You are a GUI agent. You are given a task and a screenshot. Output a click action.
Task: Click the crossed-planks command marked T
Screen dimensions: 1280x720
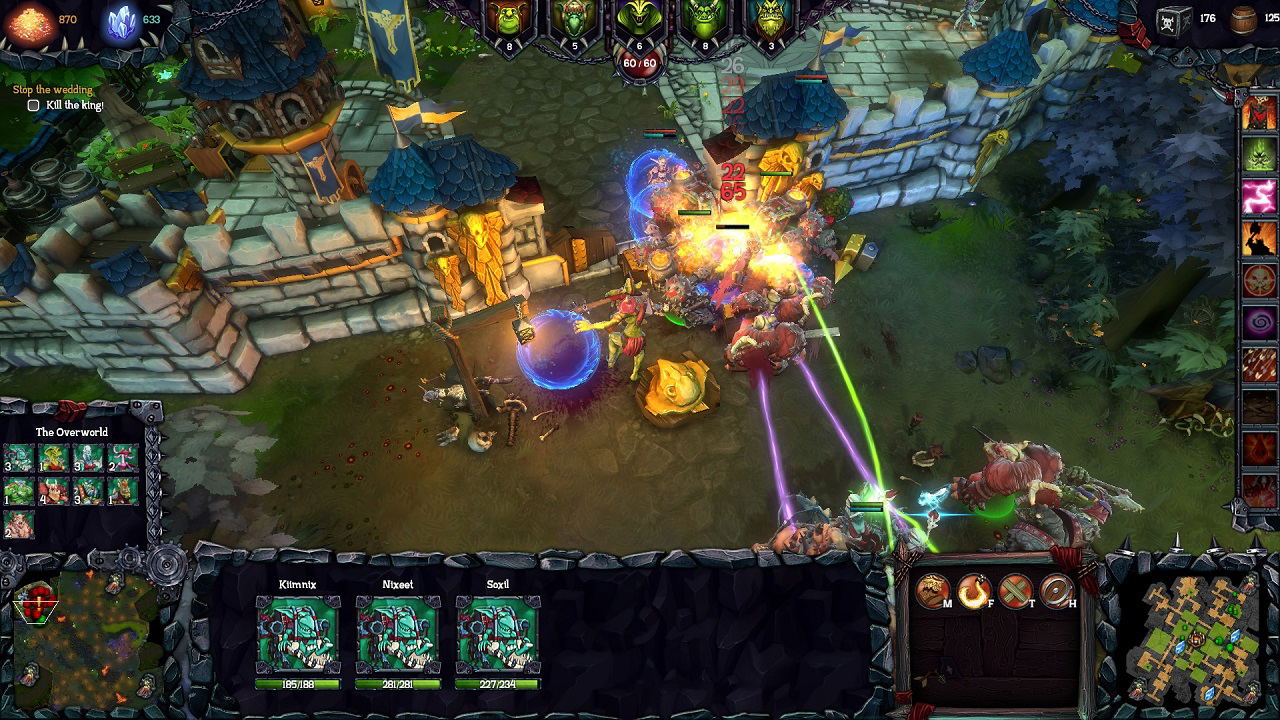[1015, 591]
